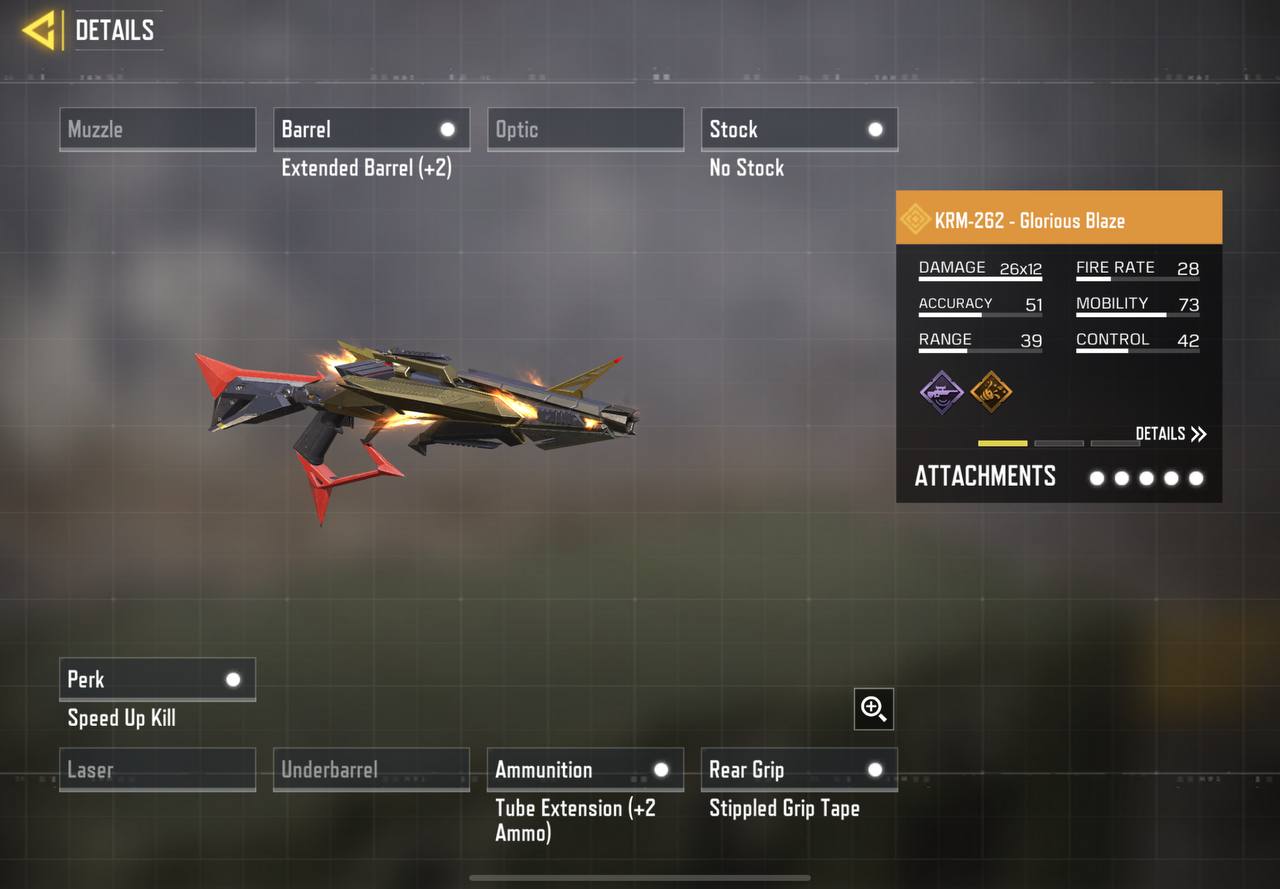
Task: Choose the Stock attachment slot
Action: (799, 129)
